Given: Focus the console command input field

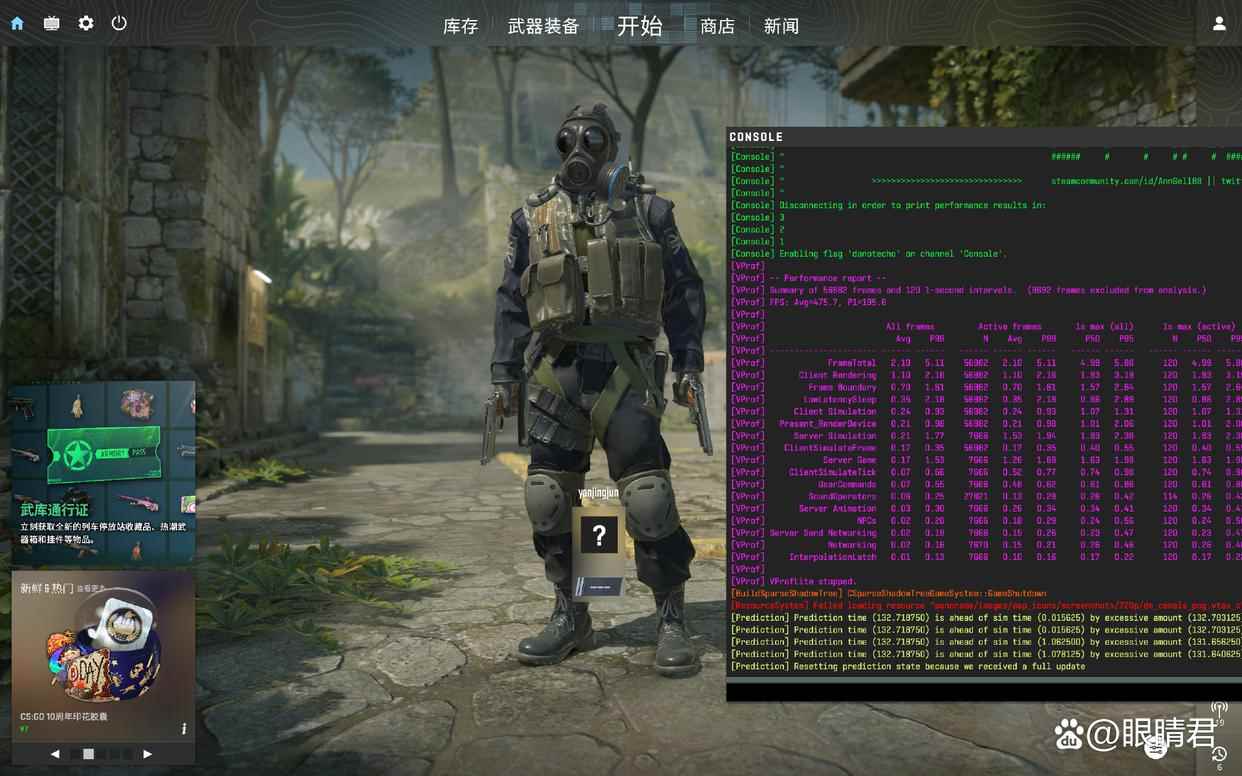Looking at the screenshot, I should tap(980, 691).
